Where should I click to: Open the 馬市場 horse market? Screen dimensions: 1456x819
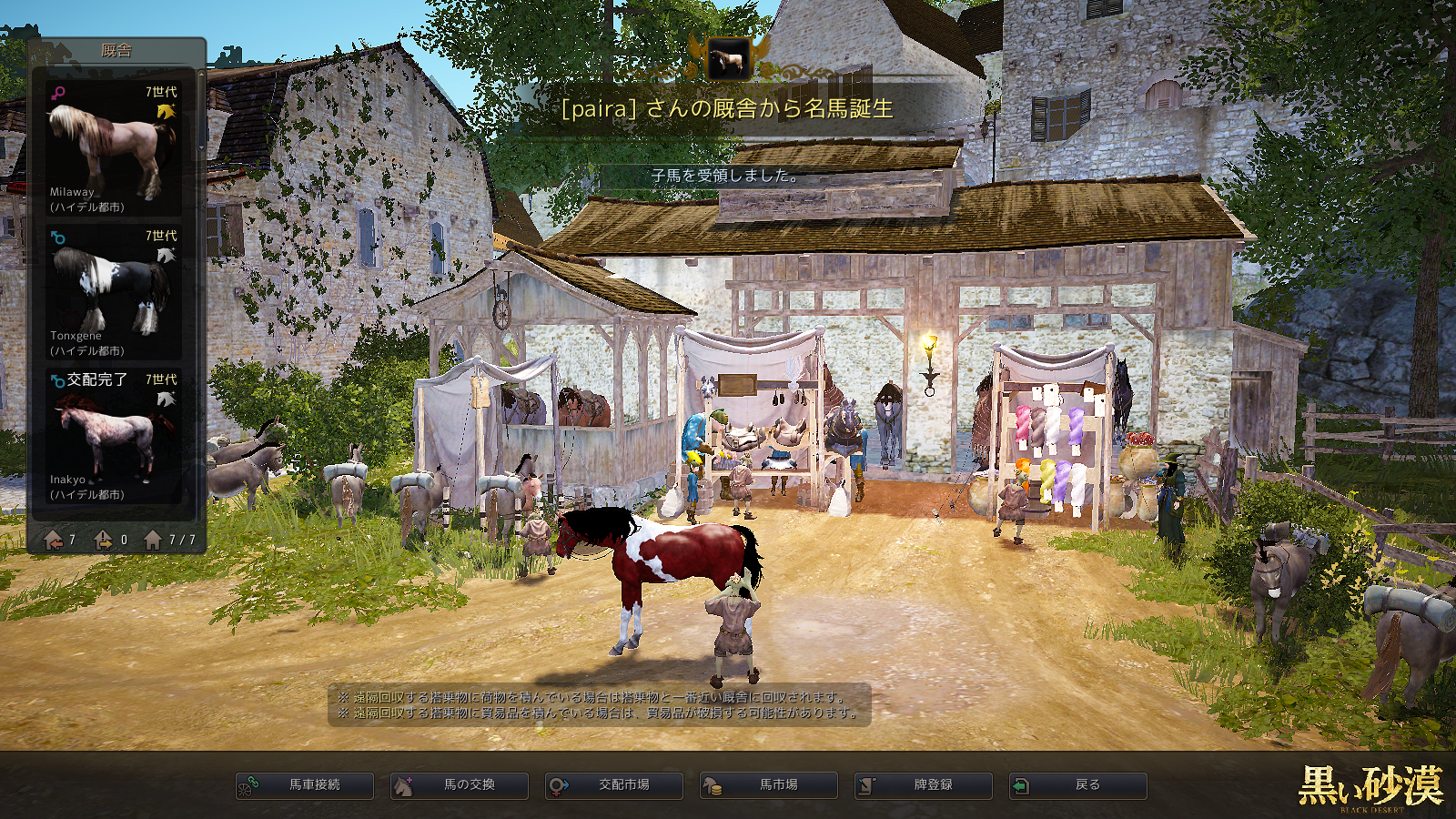tap(769, 785)
